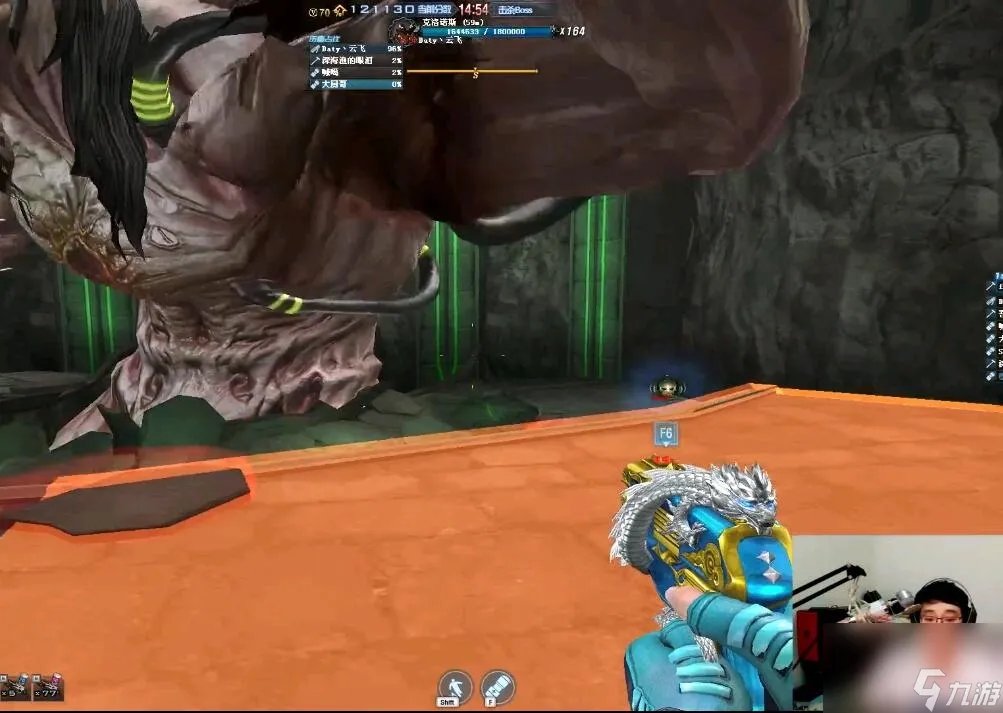Click the boss portrait icon
Viewport: 1003px width, 713px height.
point(403,30)
